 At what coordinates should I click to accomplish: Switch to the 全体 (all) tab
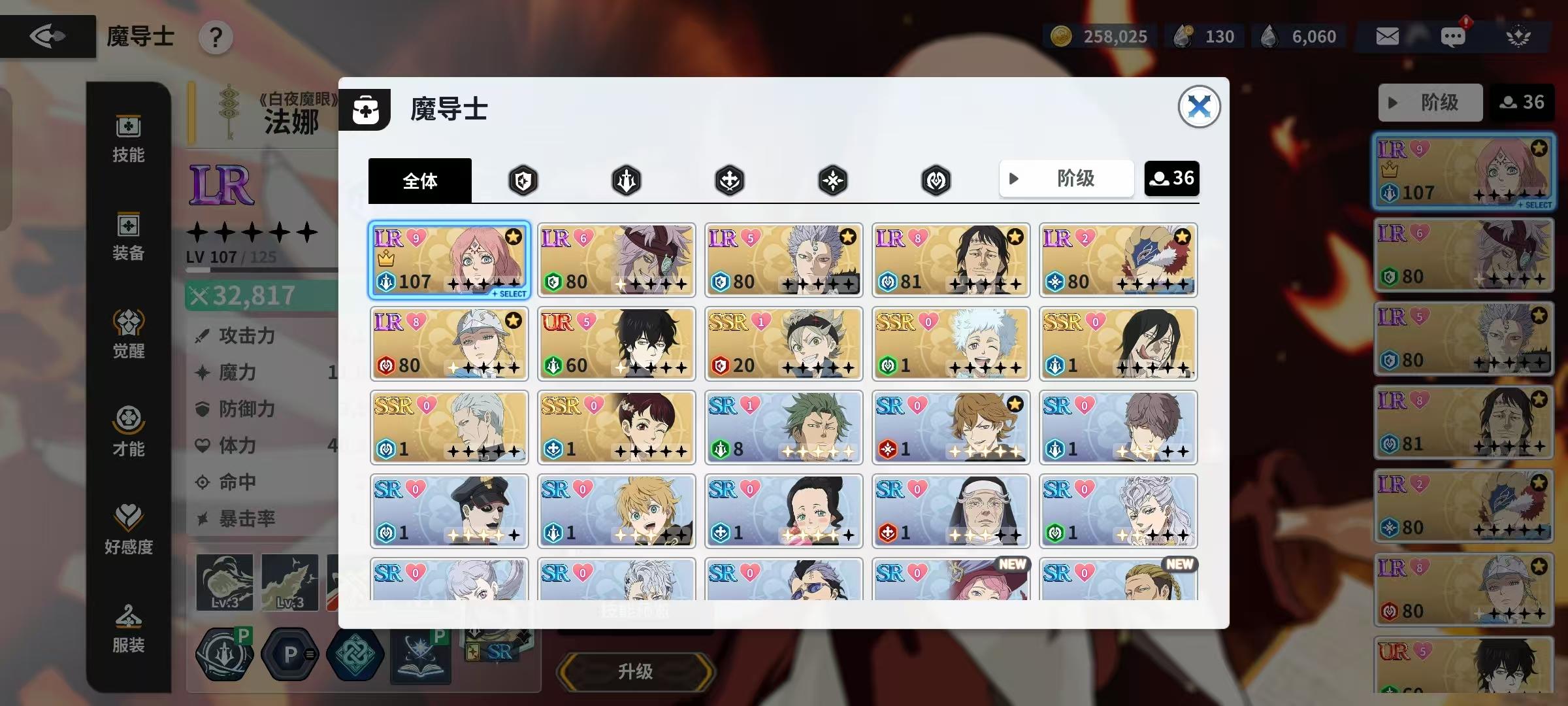419,180
